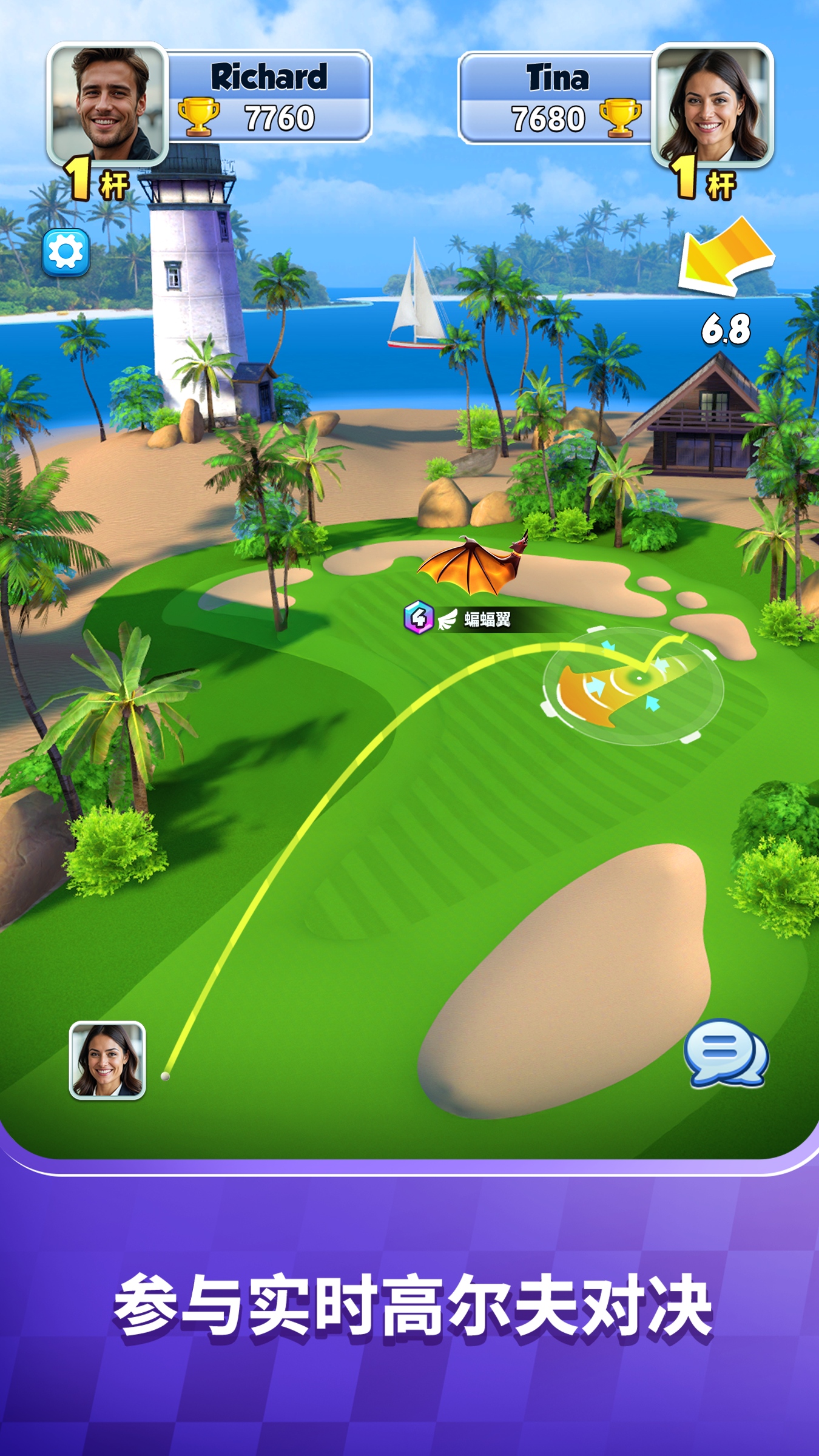Tap Richard's name and trophy panel

tap(269, 97)
